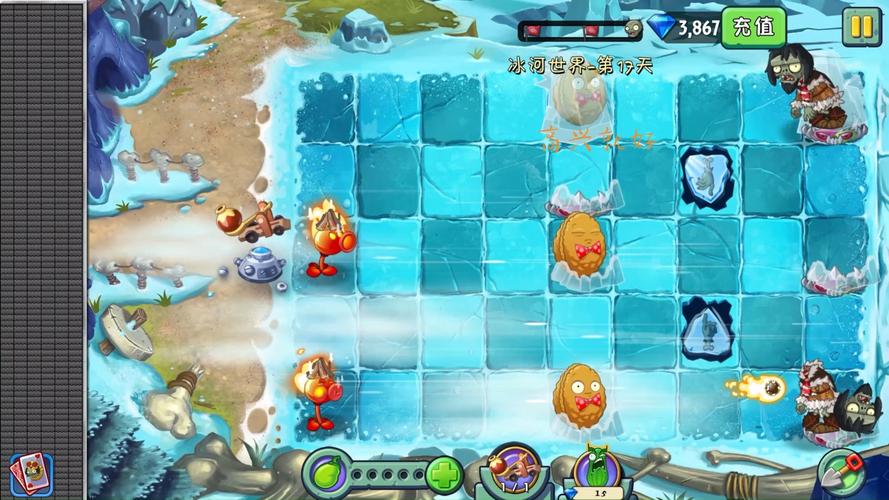Select the shovel tool

[x=840, y=470]
